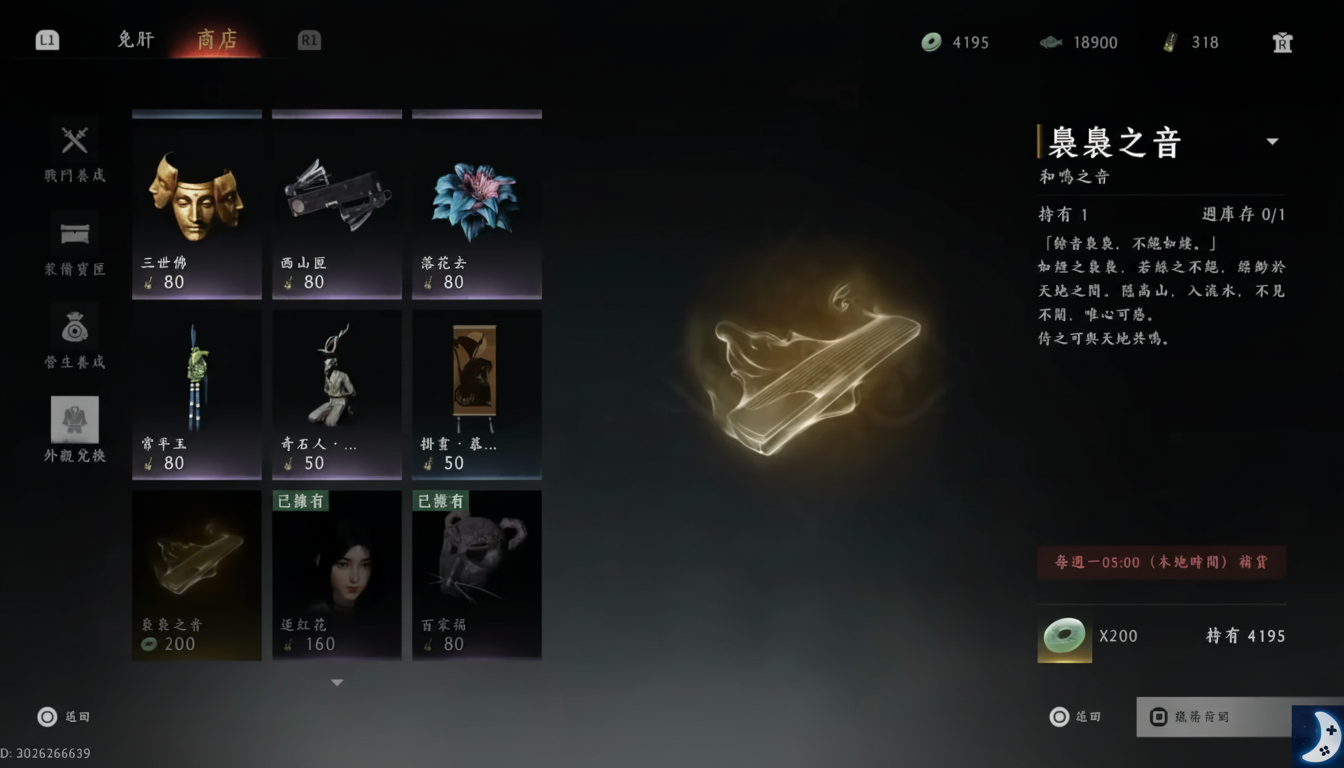Image resolution: width=1344 pixels, height=768 pixels.
Task: Switch to the 兔肝 tab
Action: pyautogui.click(x=135, y=39)
